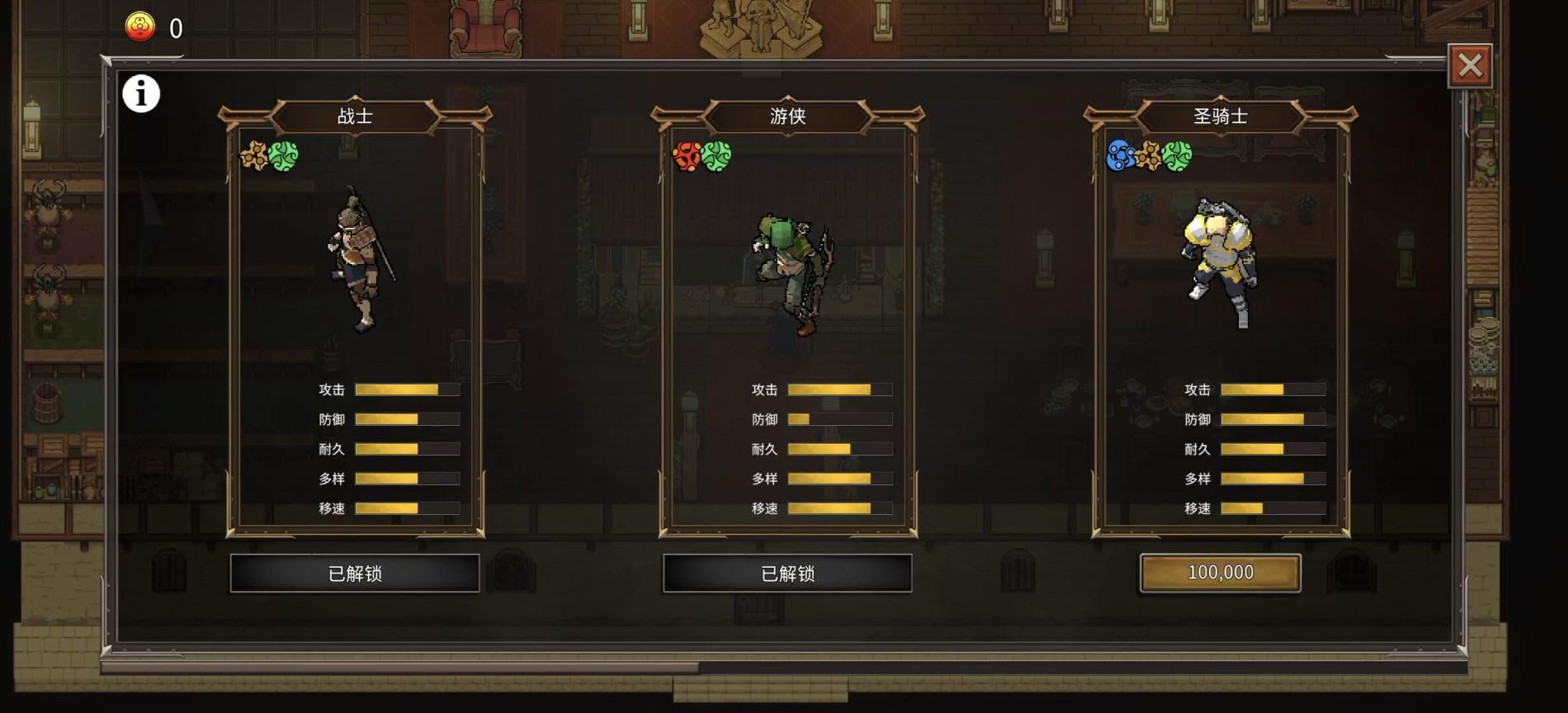Click the 攻击 stat bar of the Warrior

point(407,388)
